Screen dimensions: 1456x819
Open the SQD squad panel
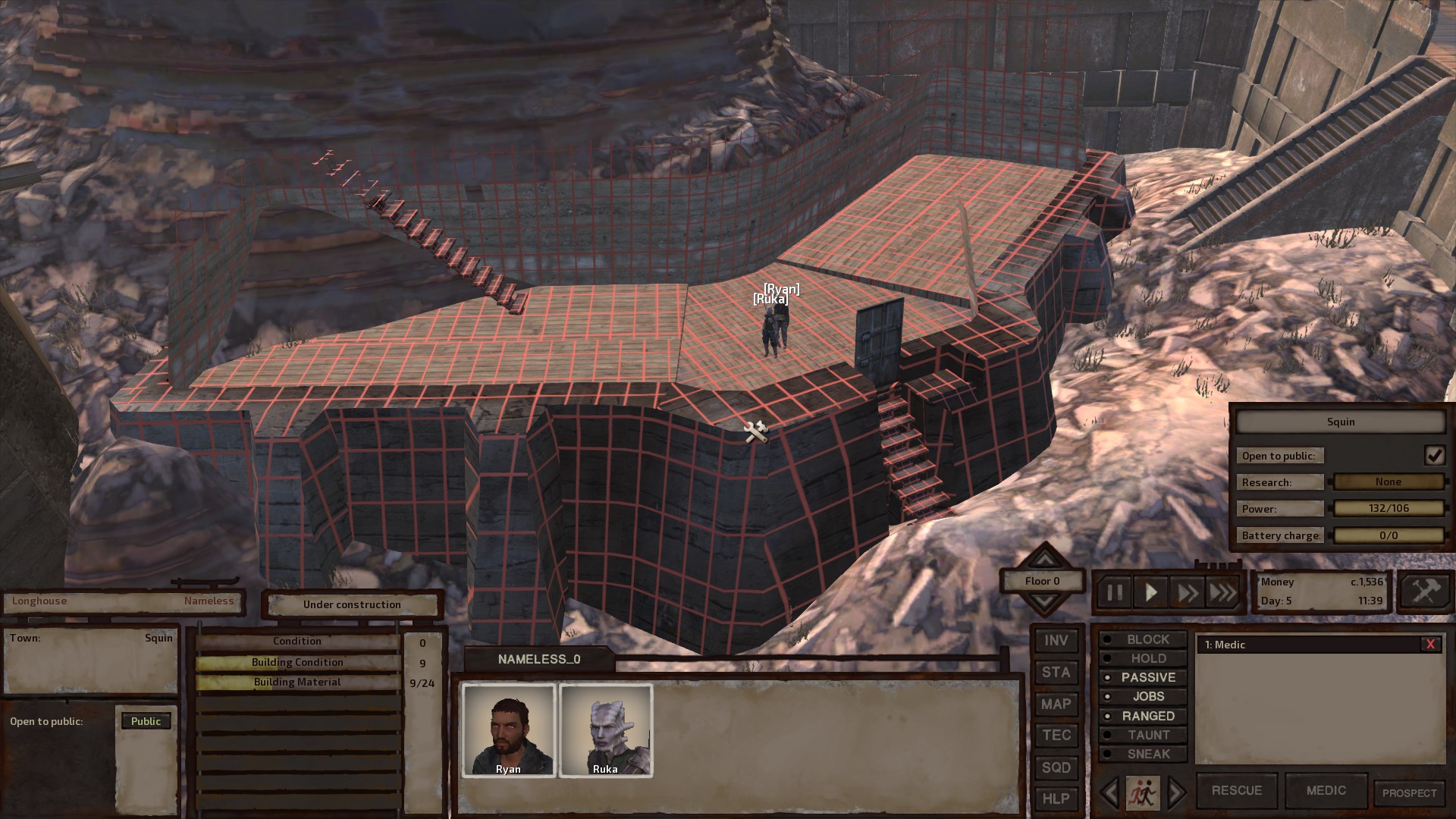1056,767
